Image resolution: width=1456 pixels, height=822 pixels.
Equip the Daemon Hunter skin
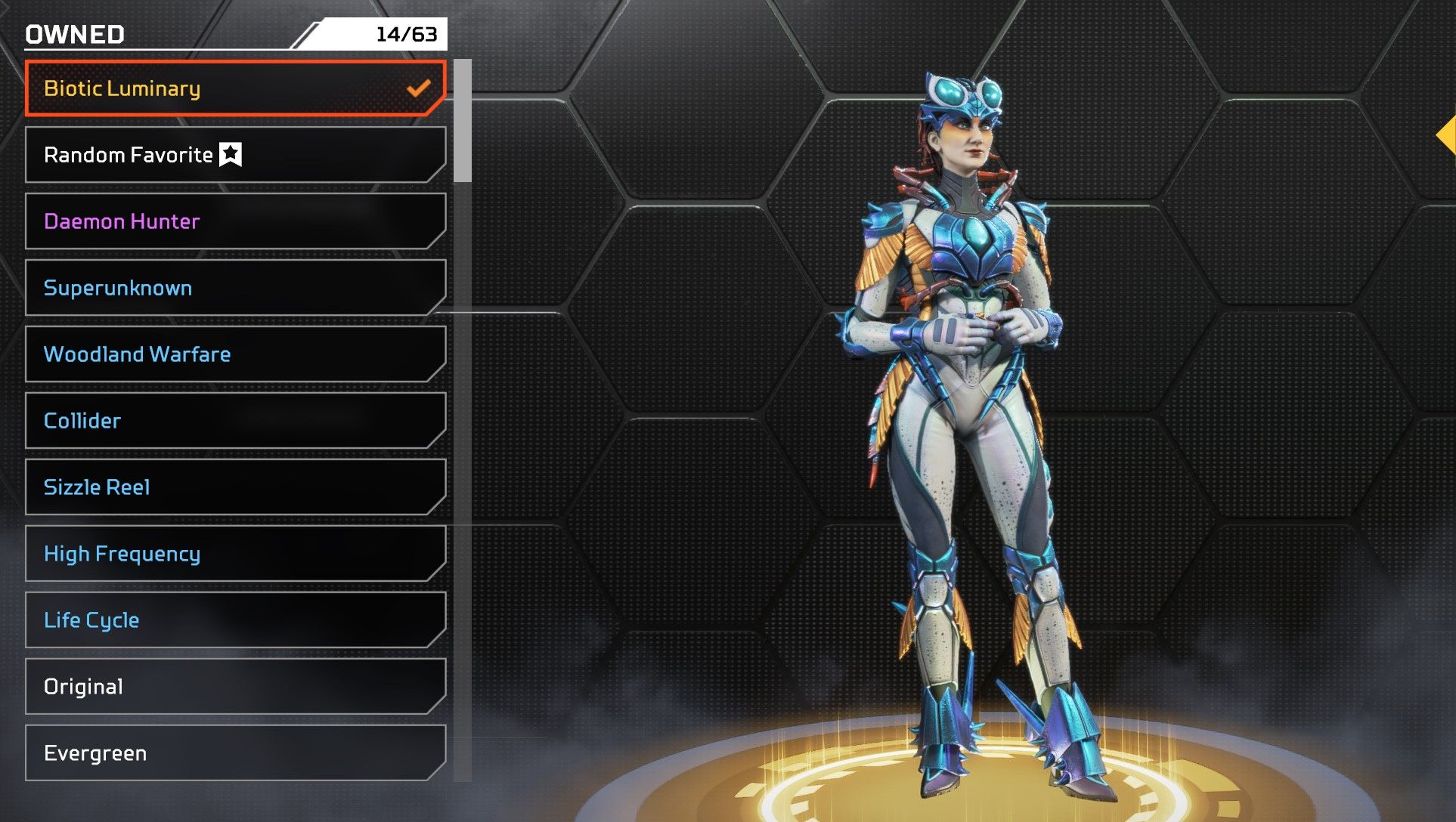point(234,221)
